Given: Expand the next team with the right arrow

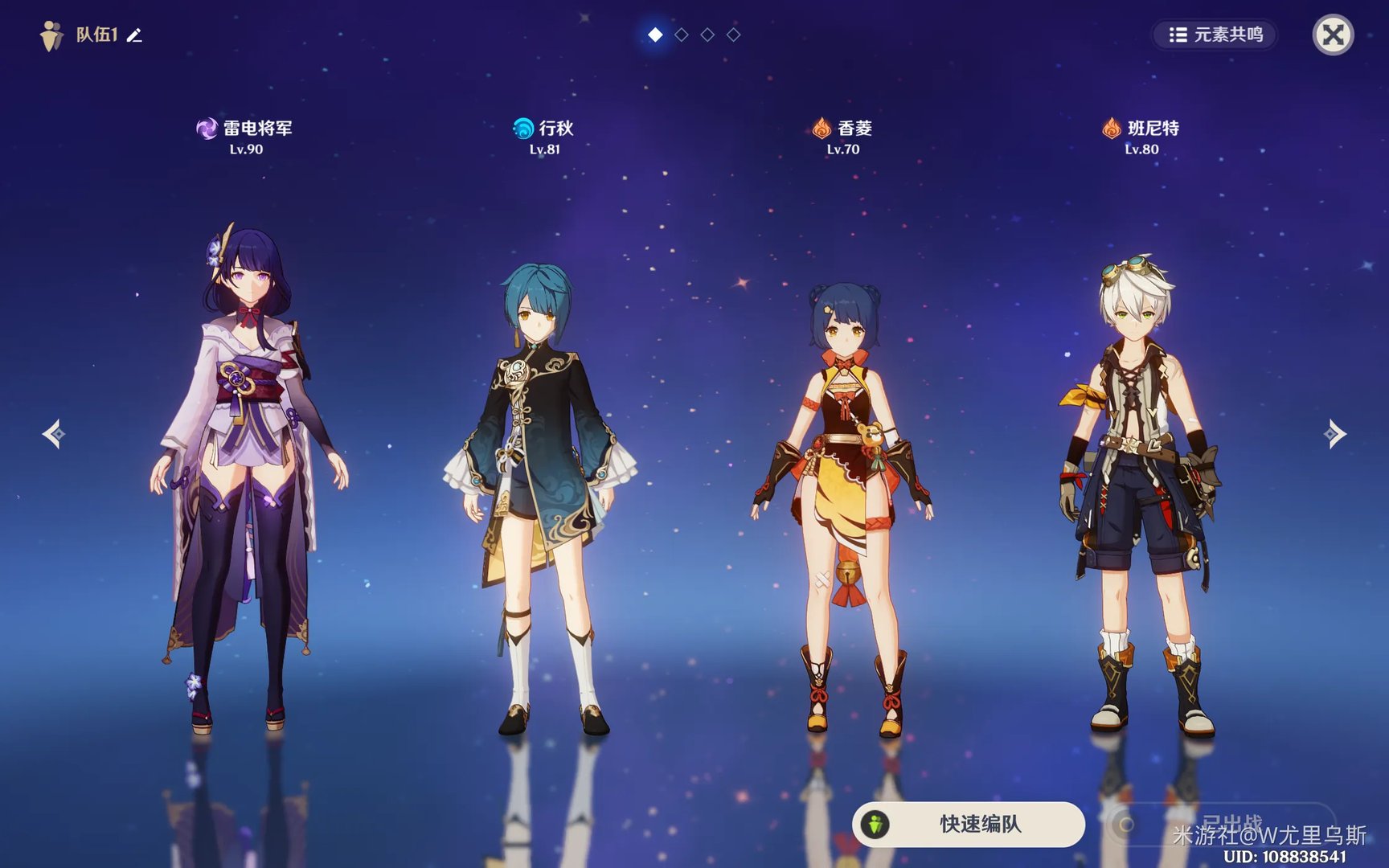Looking at the screenshot, I should pos(1334,434).
